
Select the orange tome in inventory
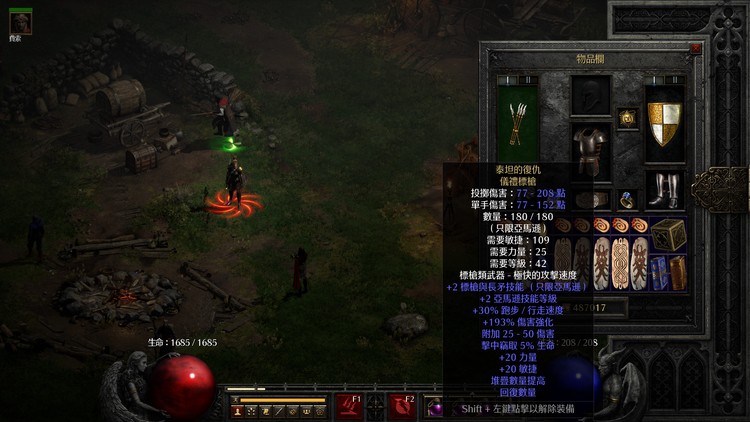677,272
